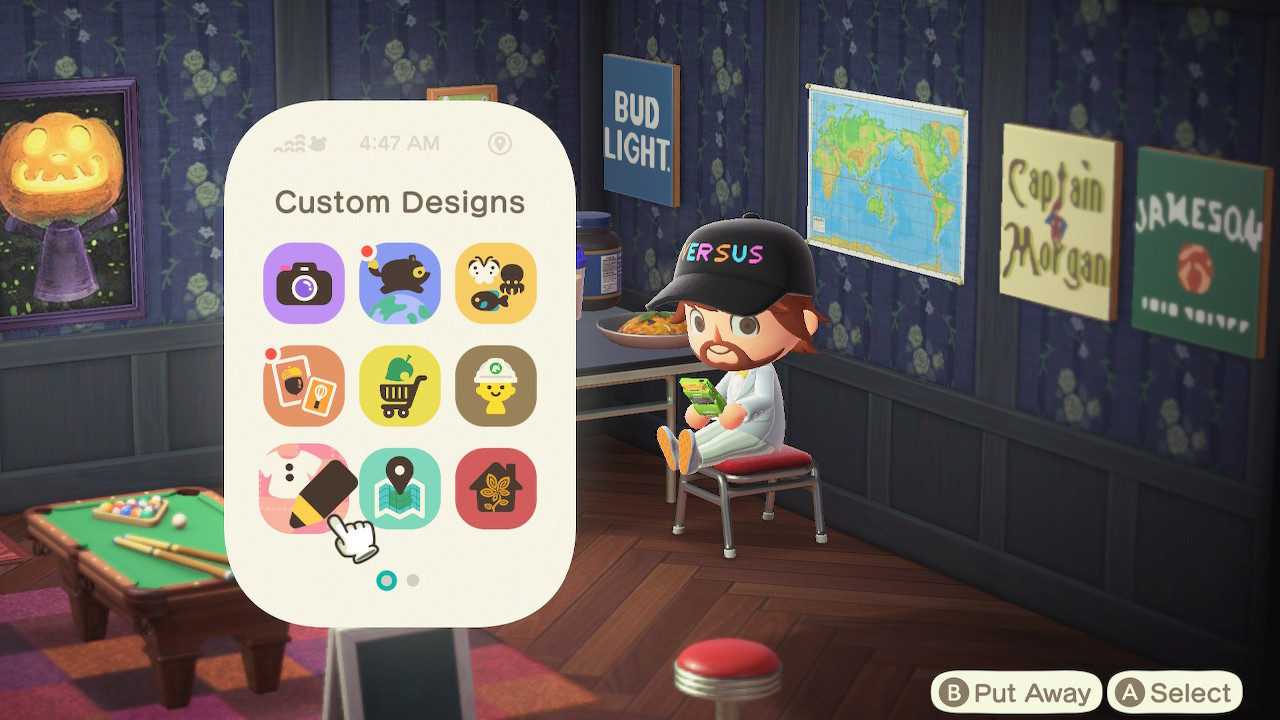Image resolution: width=1280 pixels, height=720 pixels.
Task: Open the Nook Shopping cart app
Action: coord(400,386)
